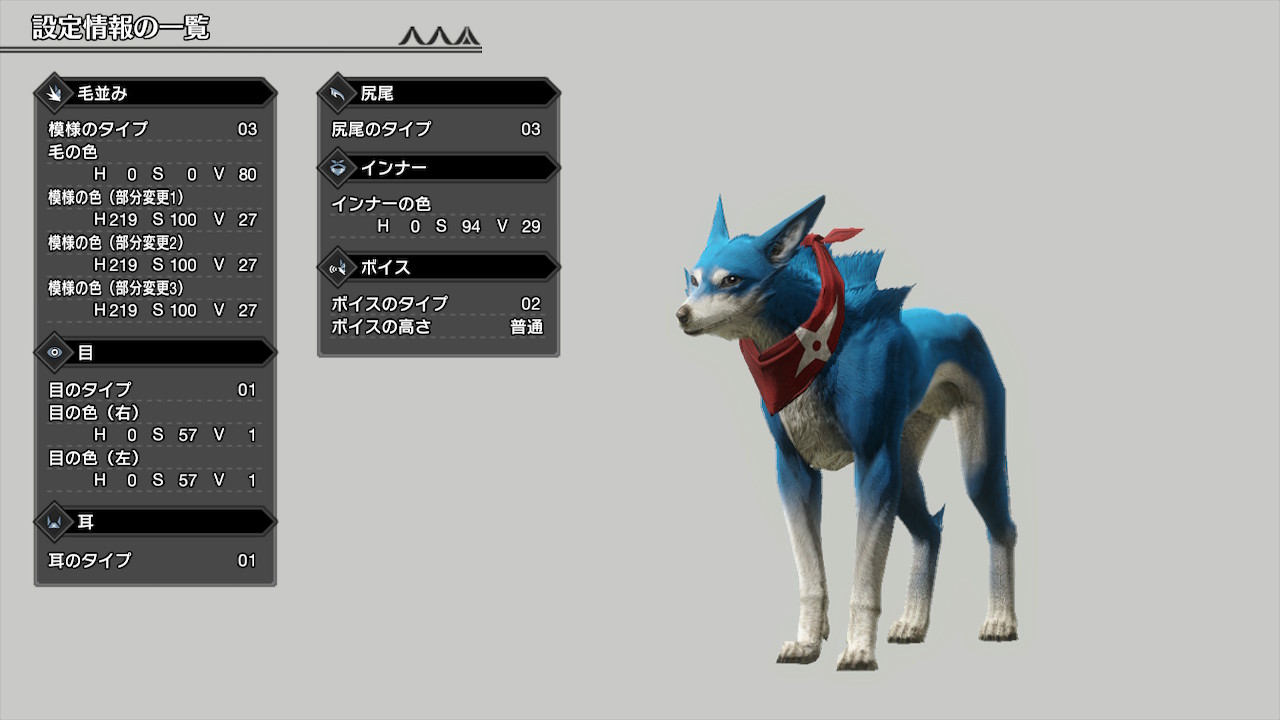Select the ボイス (voice) section header

tap(438, 267)
